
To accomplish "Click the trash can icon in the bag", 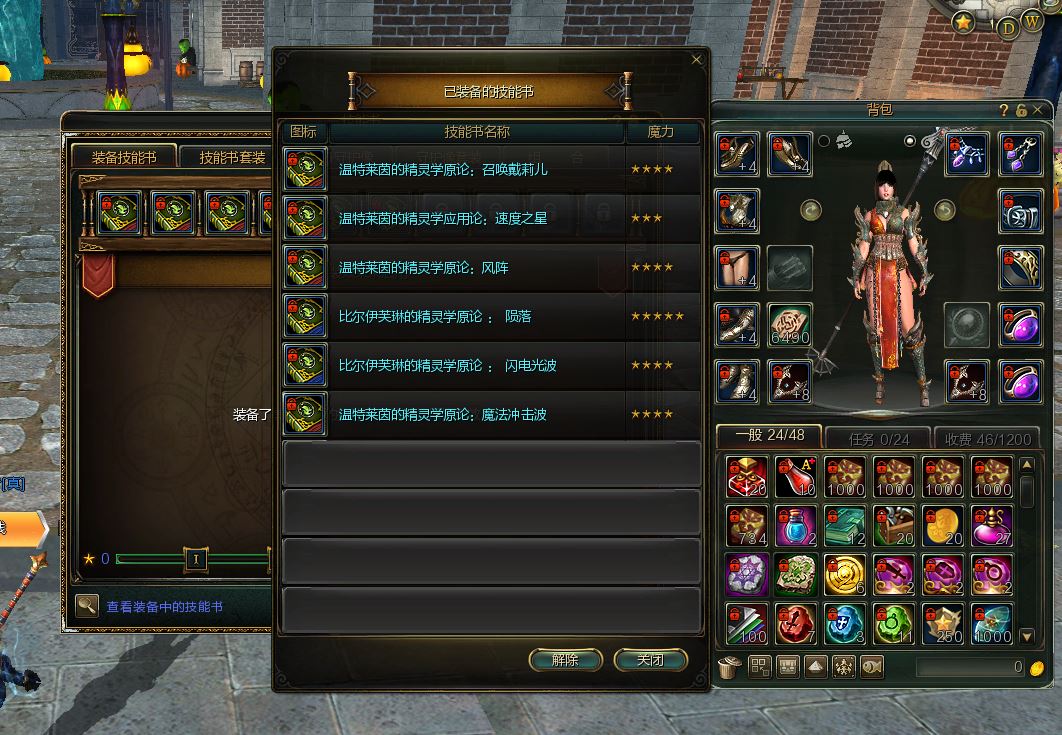I will [729, 666].
